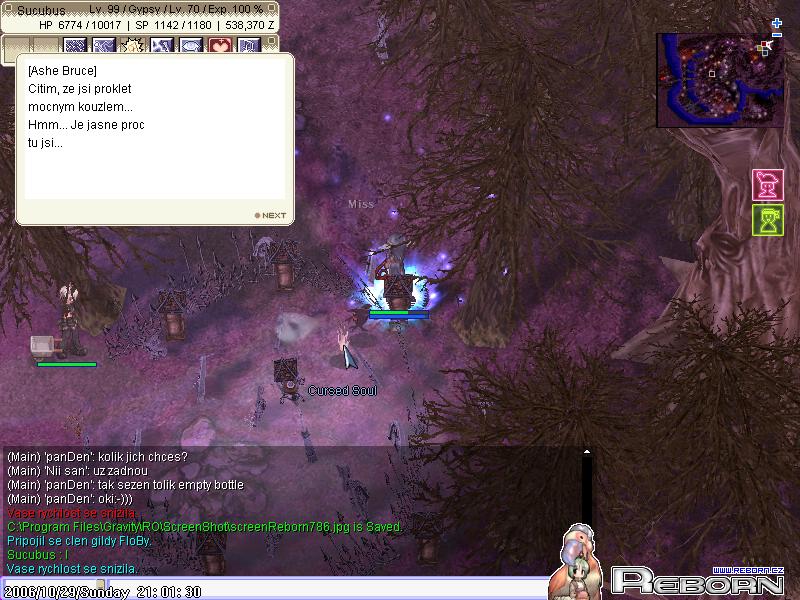The width and height of the screenshot is (800, 600).
Task: Select the red heart skill icon
Action: click(220, 46)
